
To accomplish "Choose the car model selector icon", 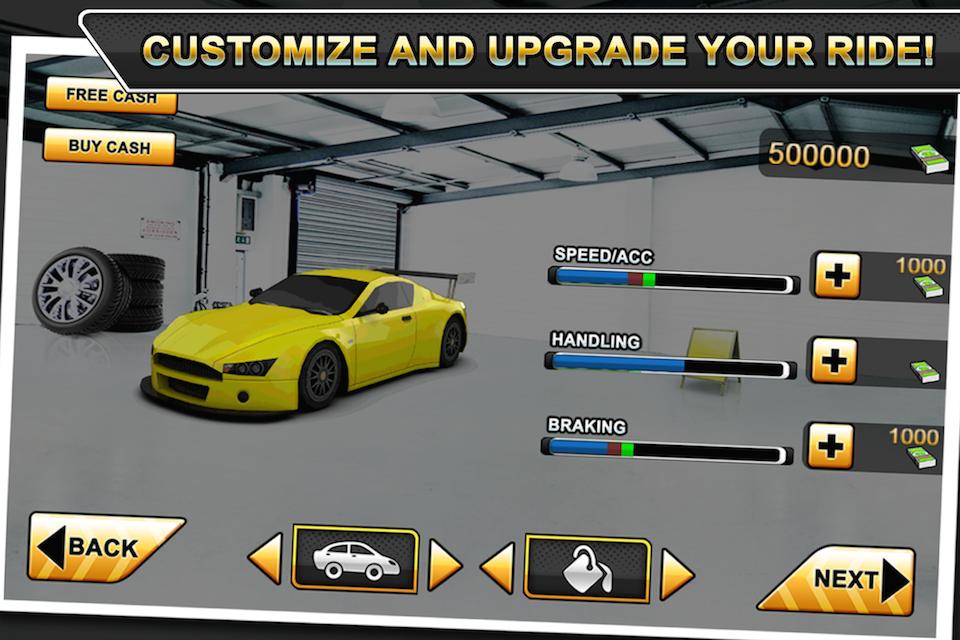I will tap(355, 558).
